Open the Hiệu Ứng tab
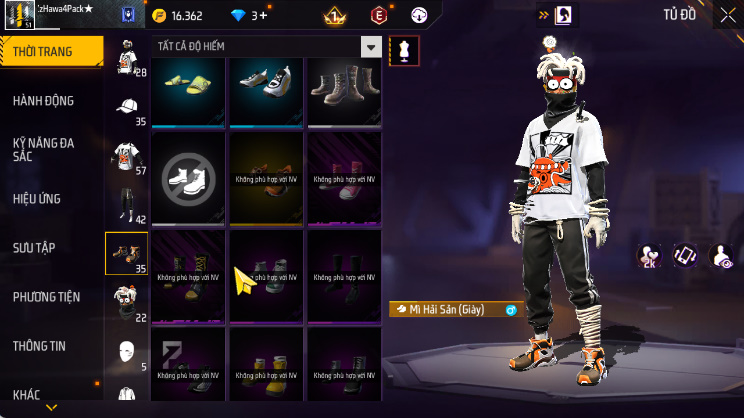Screen dimensions: 744x418 coord(37,199)
